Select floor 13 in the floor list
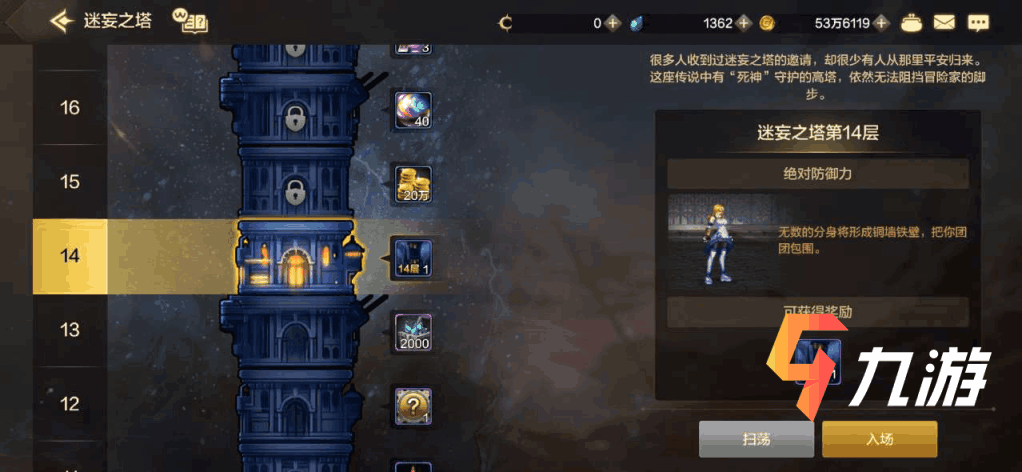Image resolution: width=1022 pixels, height=472 pixels. pyautogui.click(x=70, y=330)
